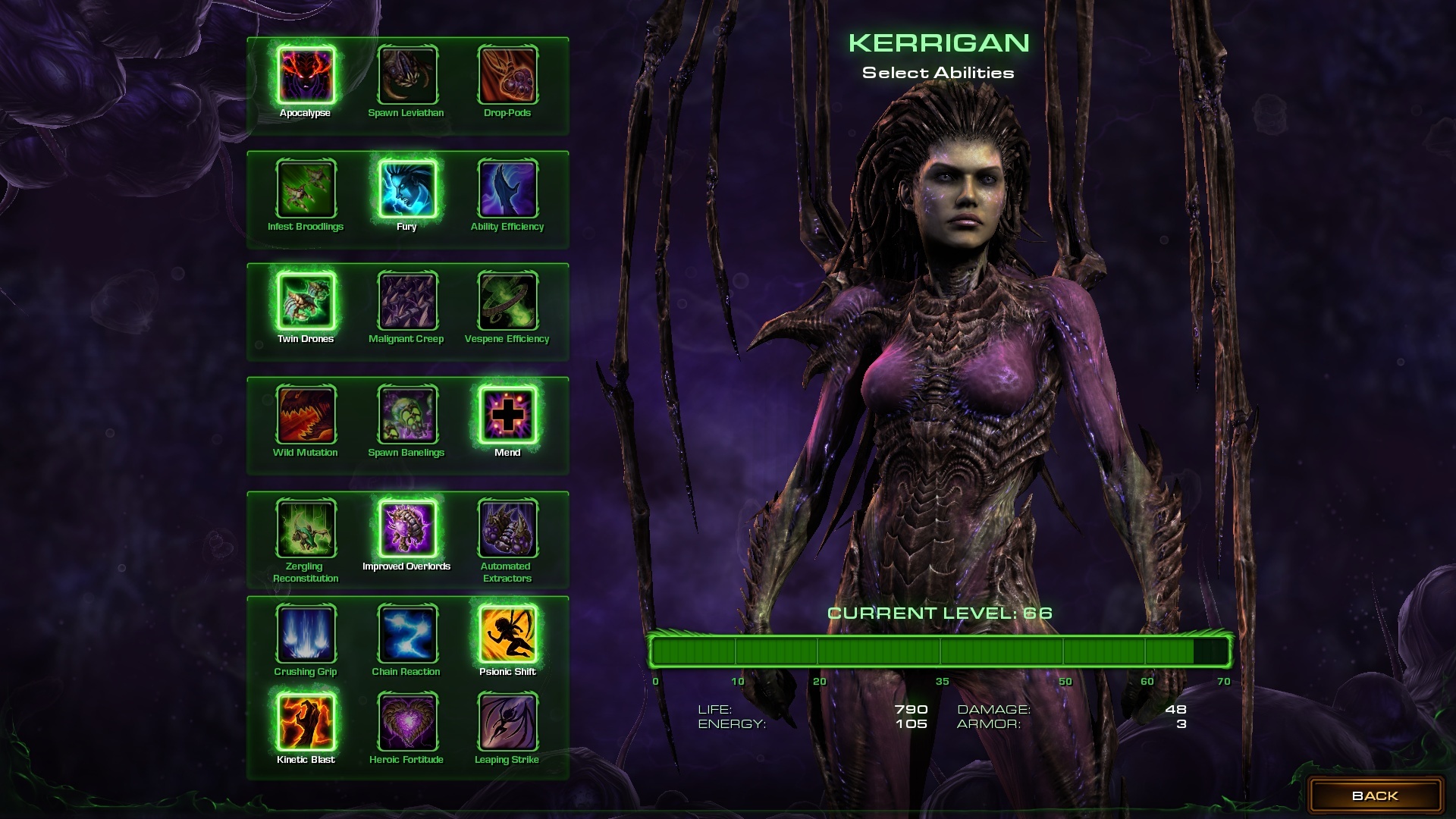1456x819 pixels.
Task: Choose the Twin Drones ability
Action: (306, 301)
